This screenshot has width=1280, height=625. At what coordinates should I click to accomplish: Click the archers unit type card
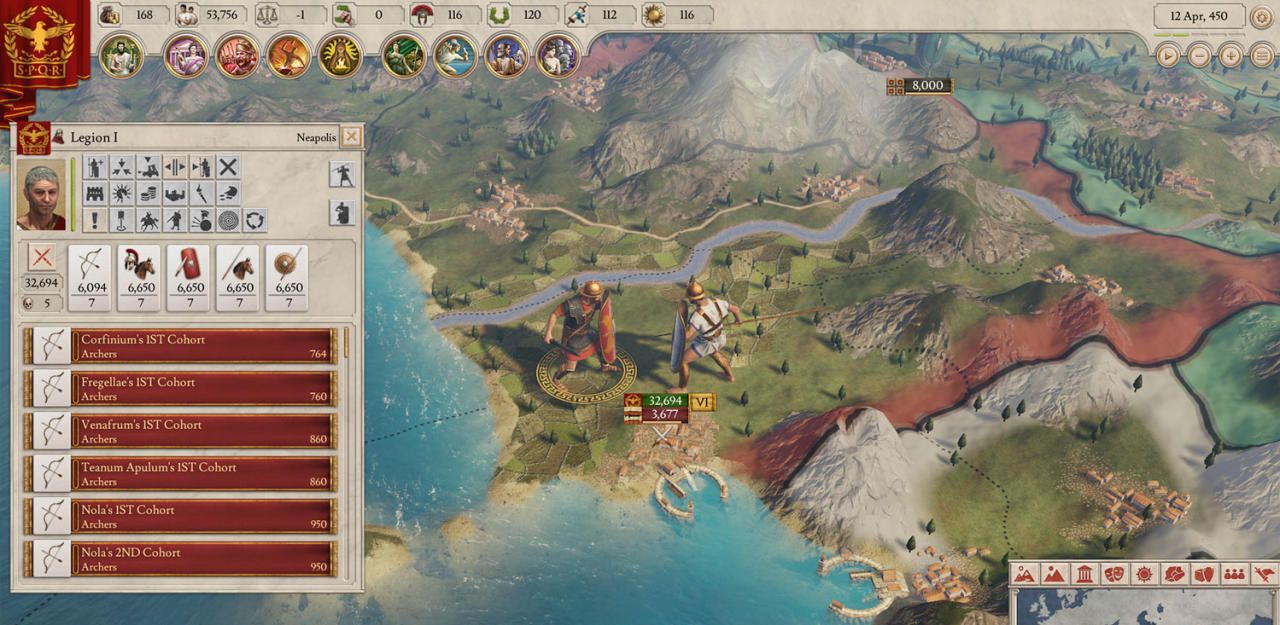tap(92, 277)
